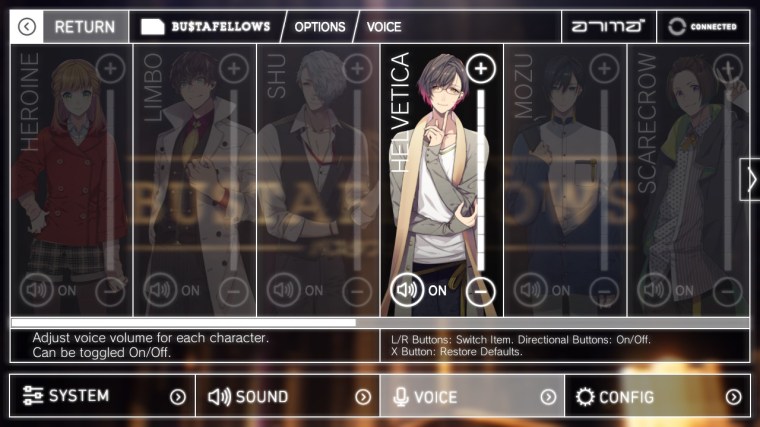
Task: Open the CONFIG tab
Action: pos(657,396)
